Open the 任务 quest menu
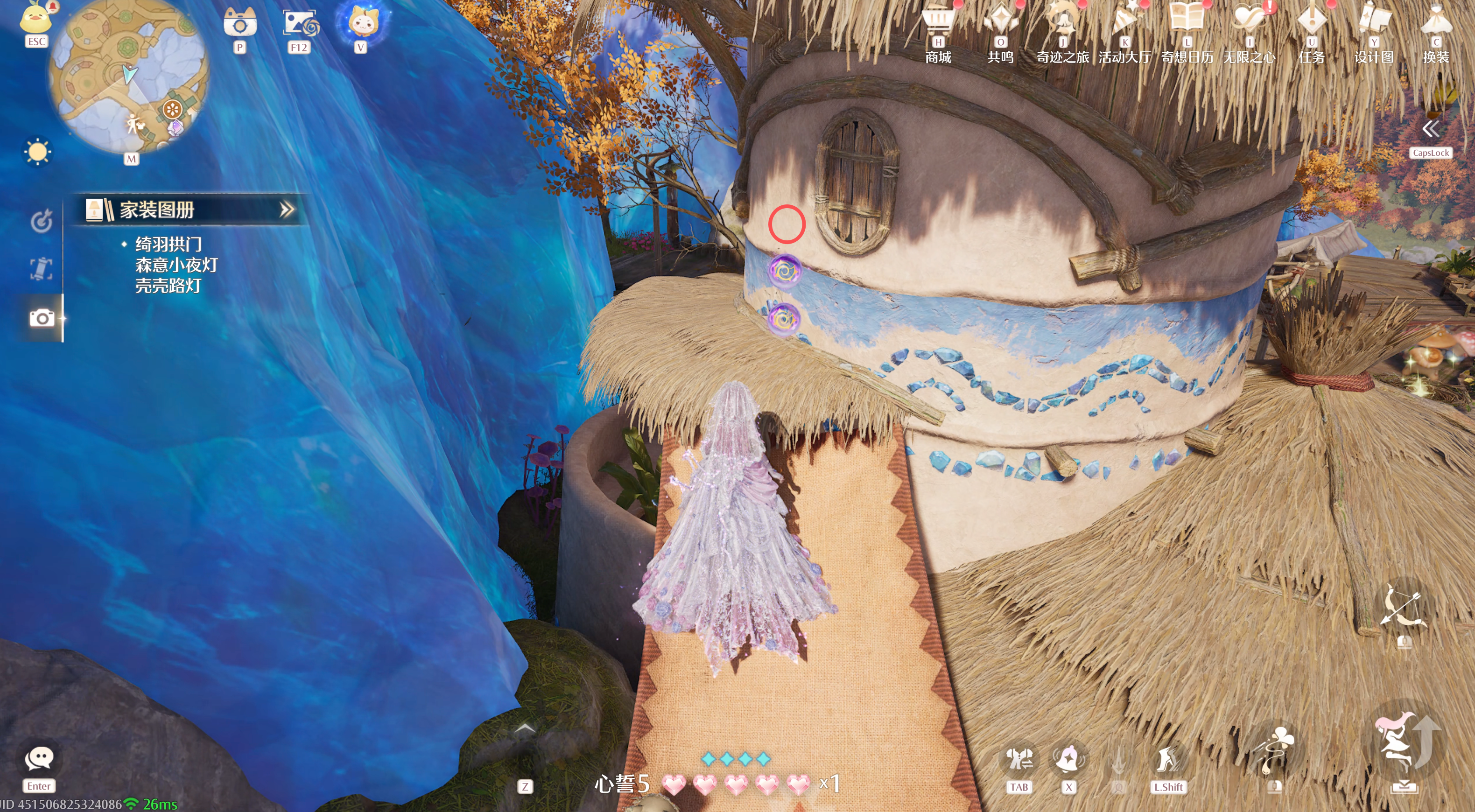1475x812 pixels. [1312, 22]
